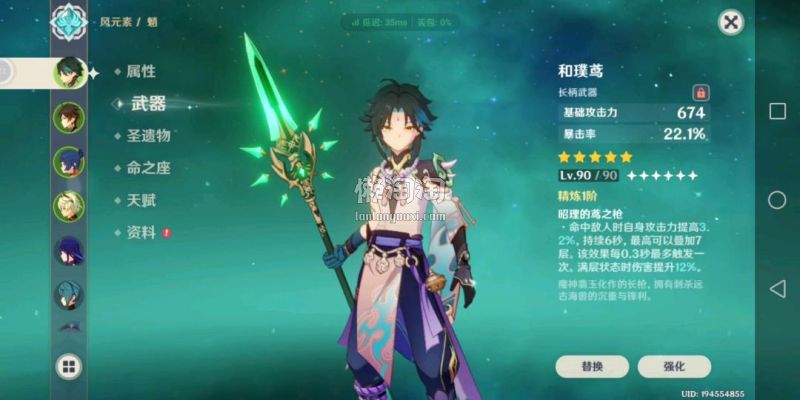800x400 pixels.
Task: View the 天赋 talents tab
Action: 140,200
